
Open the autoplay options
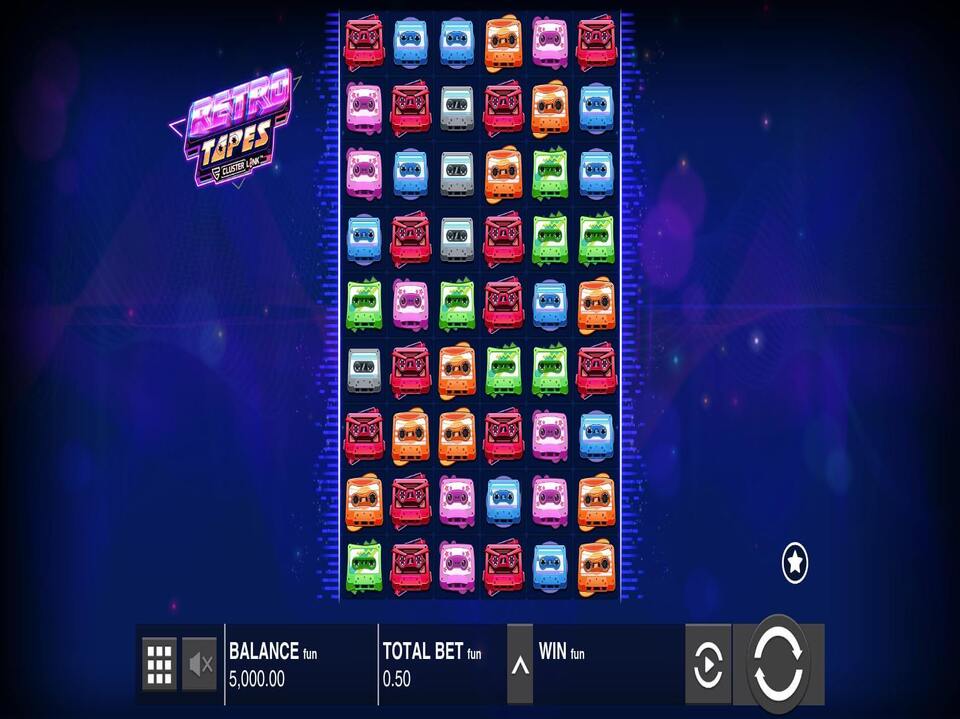708,664
